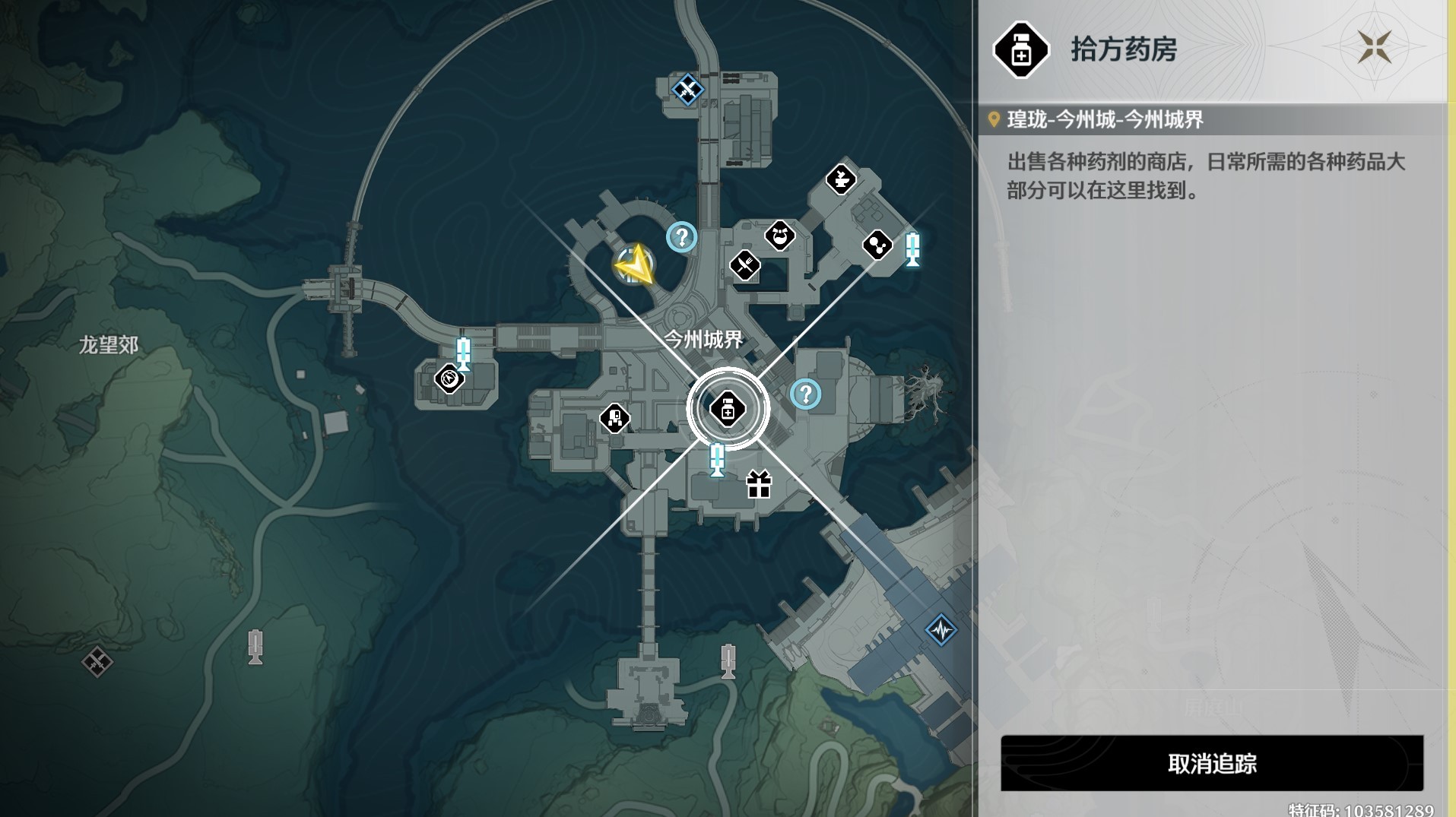Image resolution: width=1456 pixels, height=817 pixels.
Task: Open the courier robot marker west of pharmacy
Action: click(x=616, y=417)
